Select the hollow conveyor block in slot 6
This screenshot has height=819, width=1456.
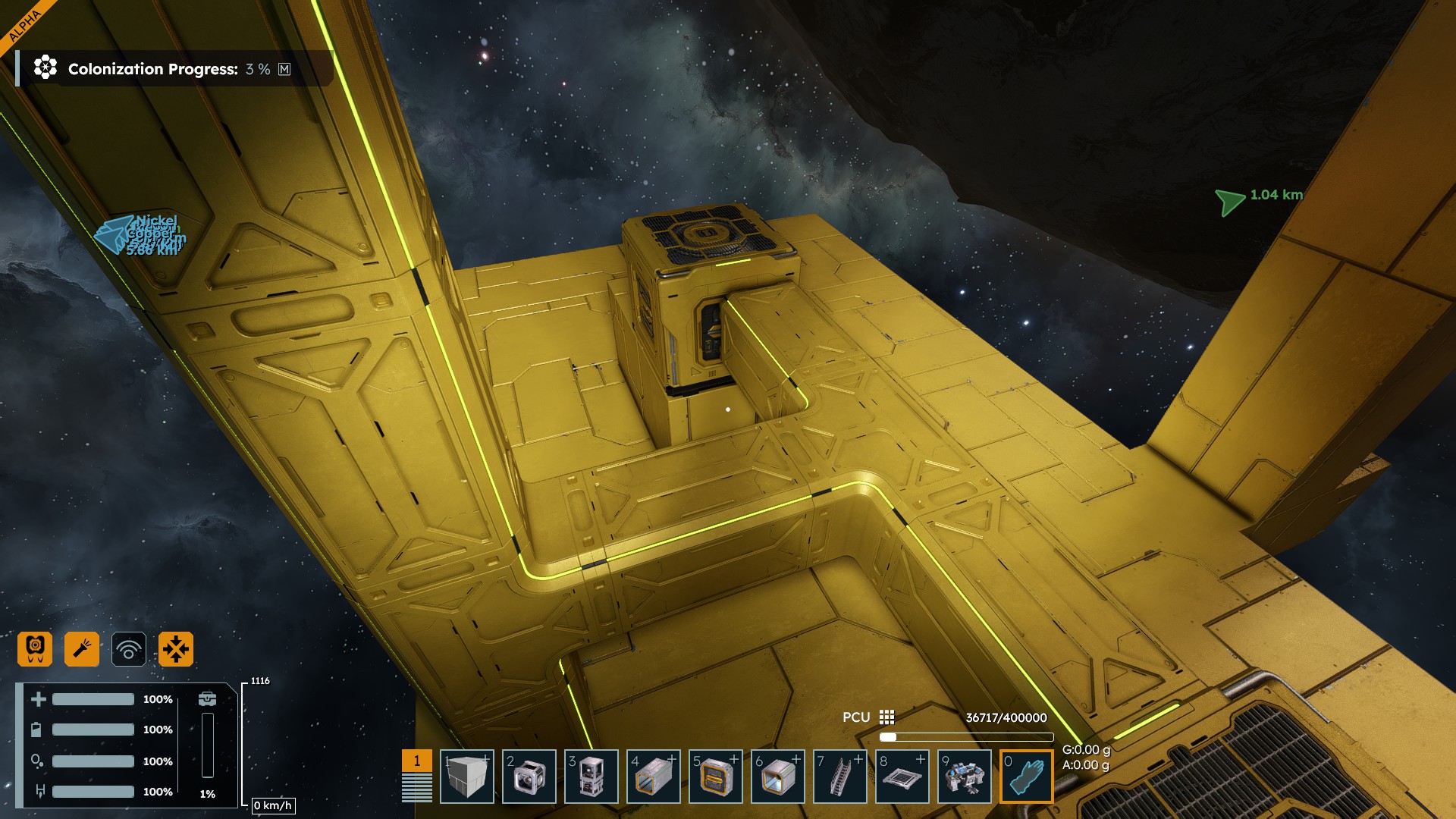pos(777,777)
